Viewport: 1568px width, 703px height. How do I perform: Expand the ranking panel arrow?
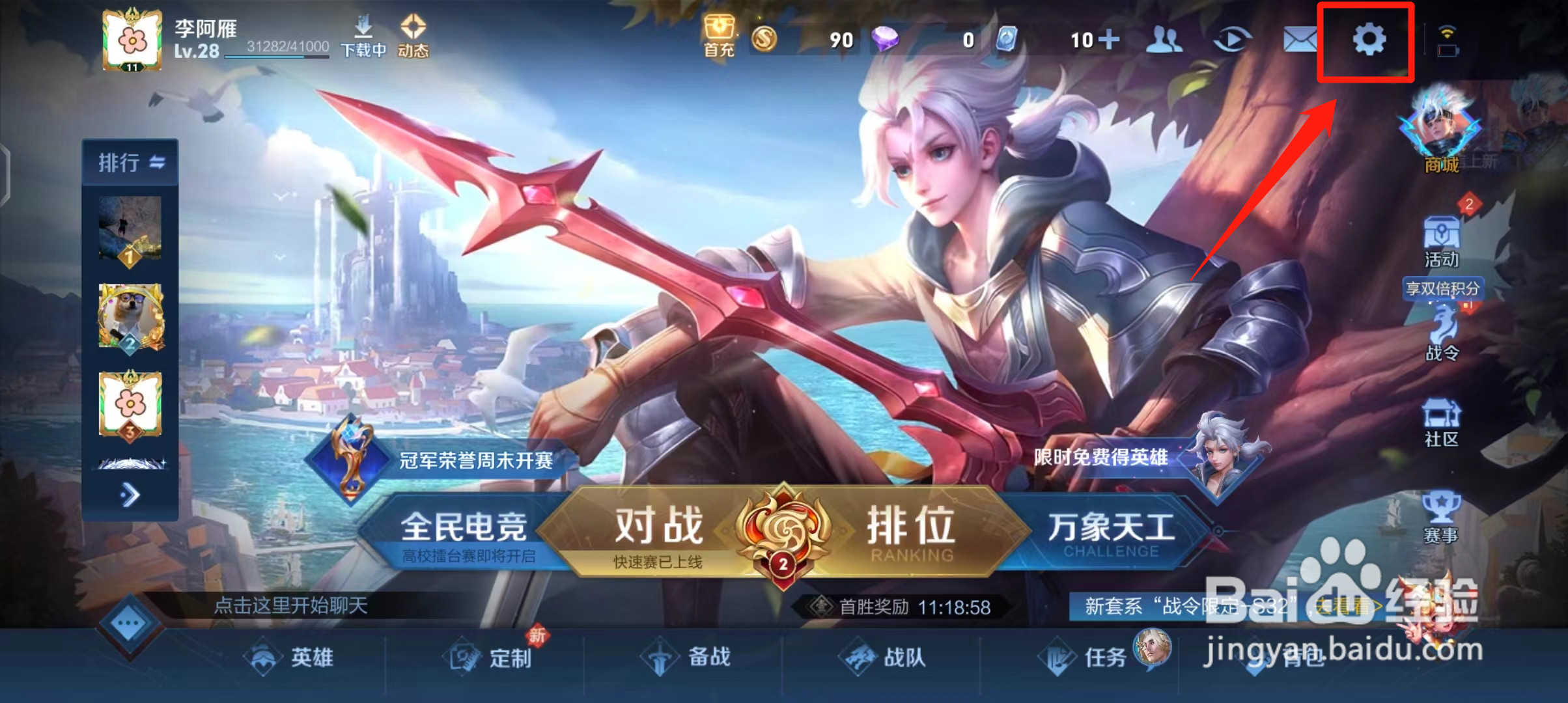click(x=129, y=495)
